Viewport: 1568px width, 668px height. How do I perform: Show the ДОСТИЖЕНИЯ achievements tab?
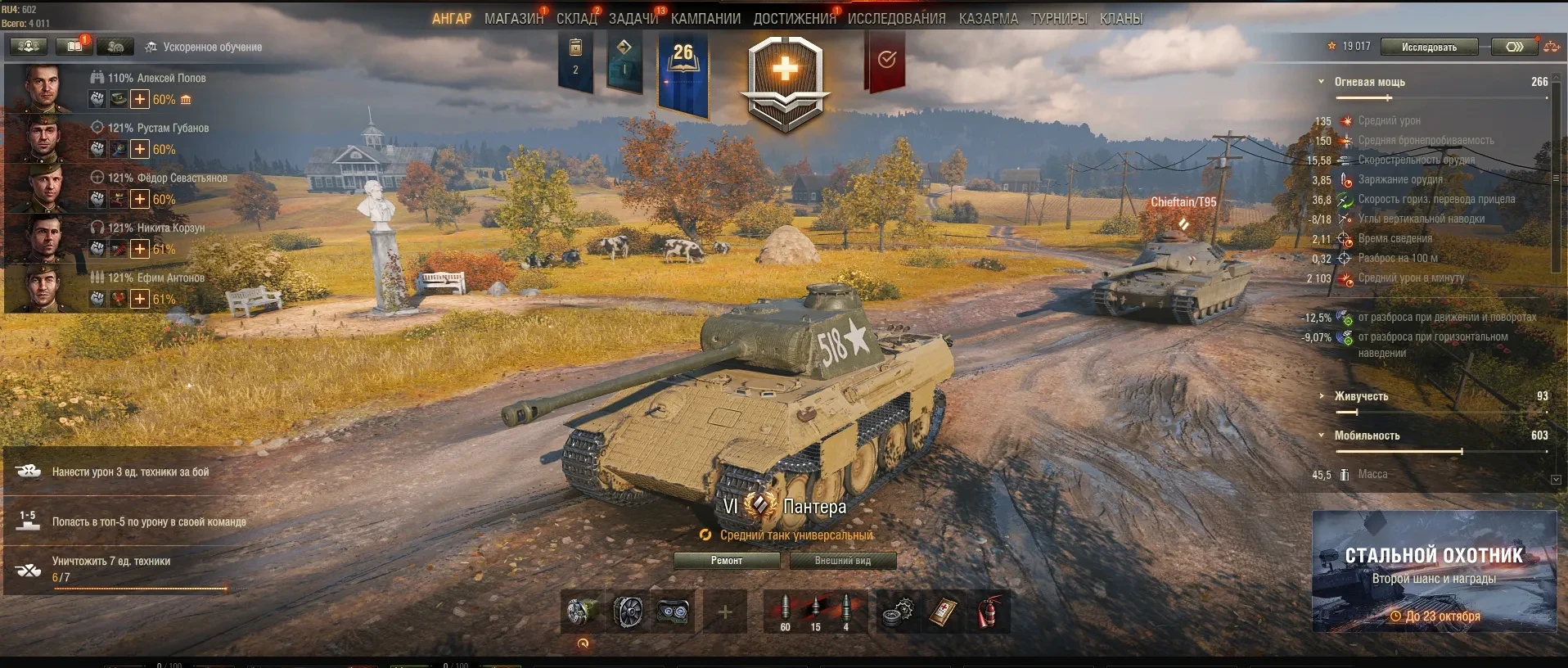pos(794,19)
